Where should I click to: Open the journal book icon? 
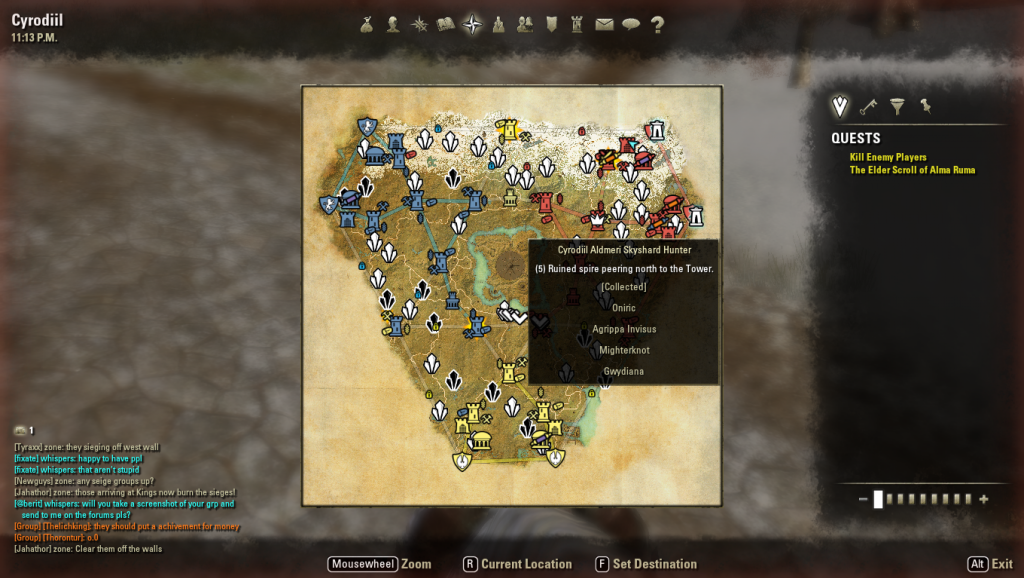point(446,25)
